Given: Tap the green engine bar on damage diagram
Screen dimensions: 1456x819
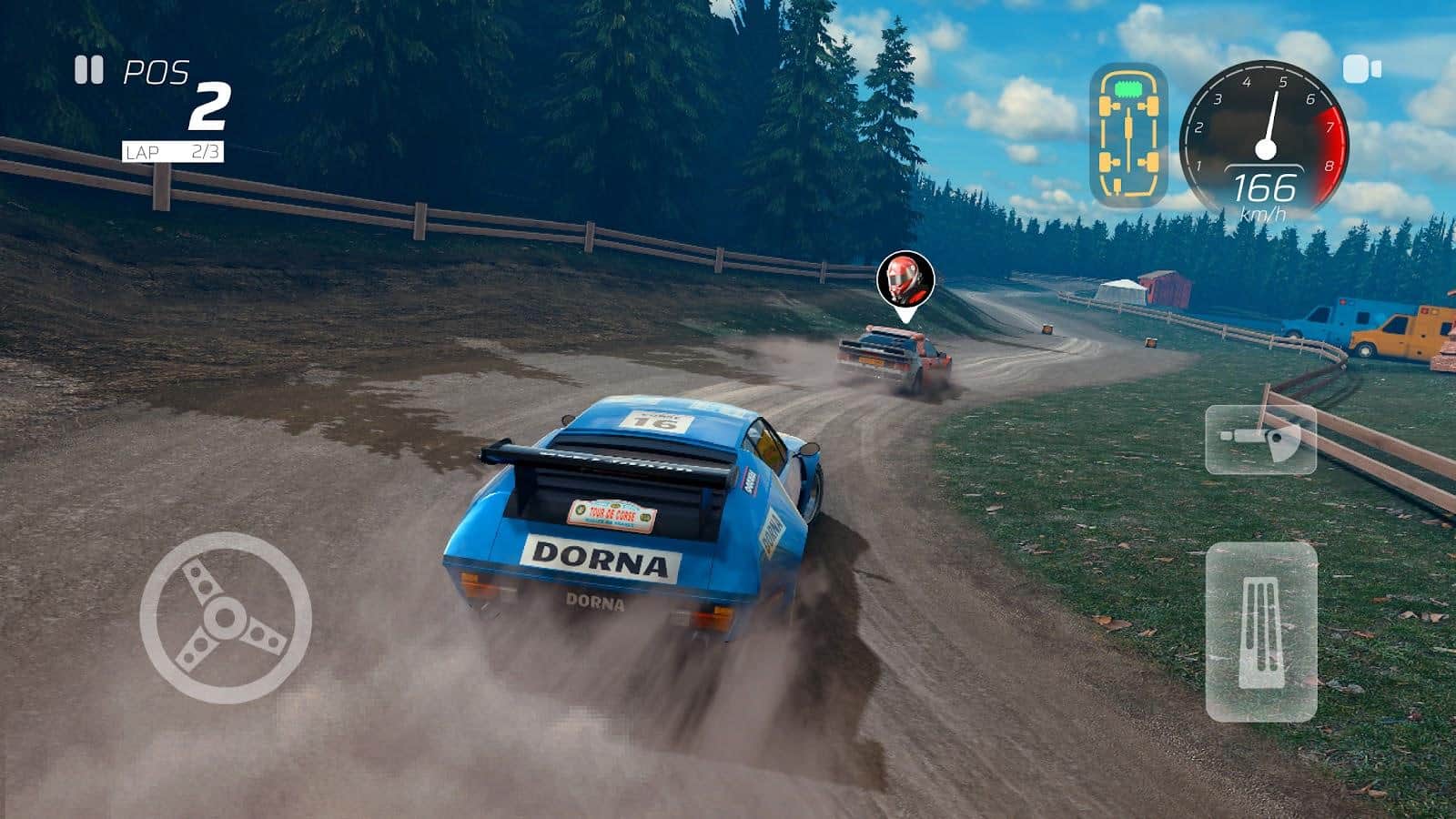Looking at the screenshot, I should (x=1129, y=88).
